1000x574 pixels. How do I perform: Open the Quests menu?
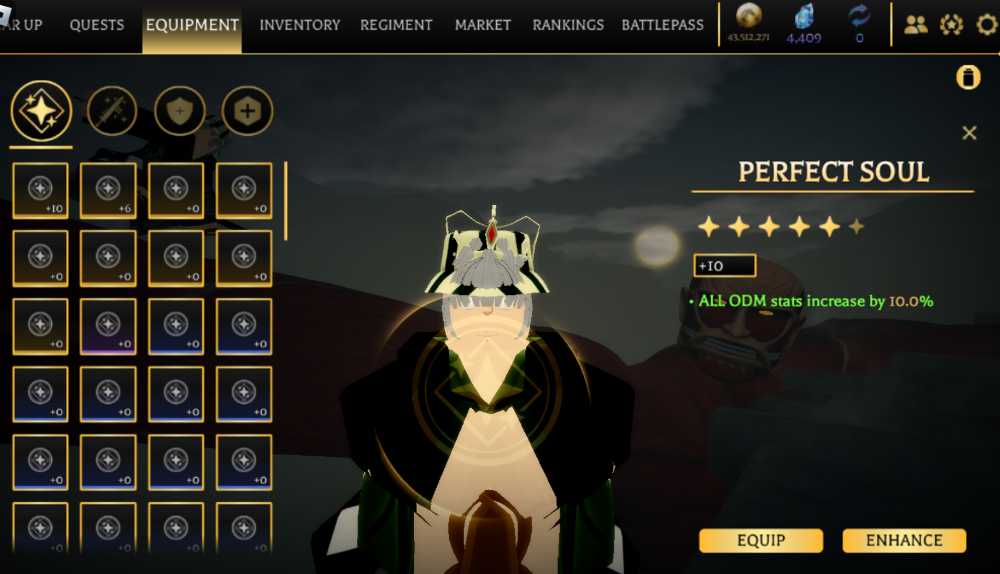point(97,25)
